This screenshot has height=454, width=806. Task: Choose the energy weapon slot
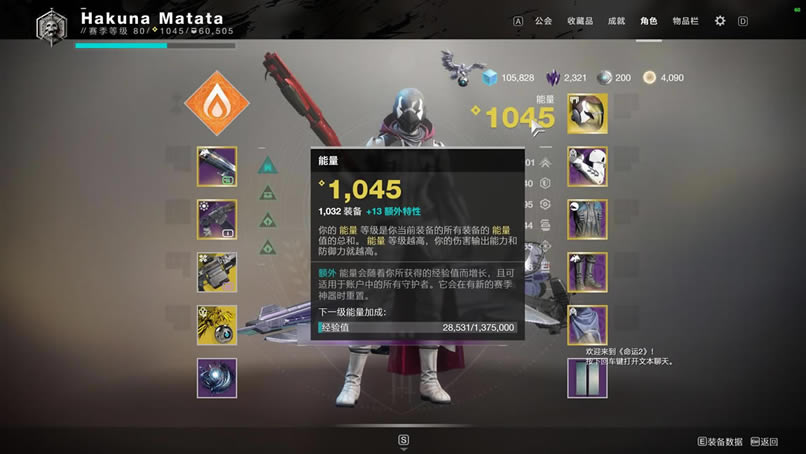pyautogui.click(x=217, y=219)
